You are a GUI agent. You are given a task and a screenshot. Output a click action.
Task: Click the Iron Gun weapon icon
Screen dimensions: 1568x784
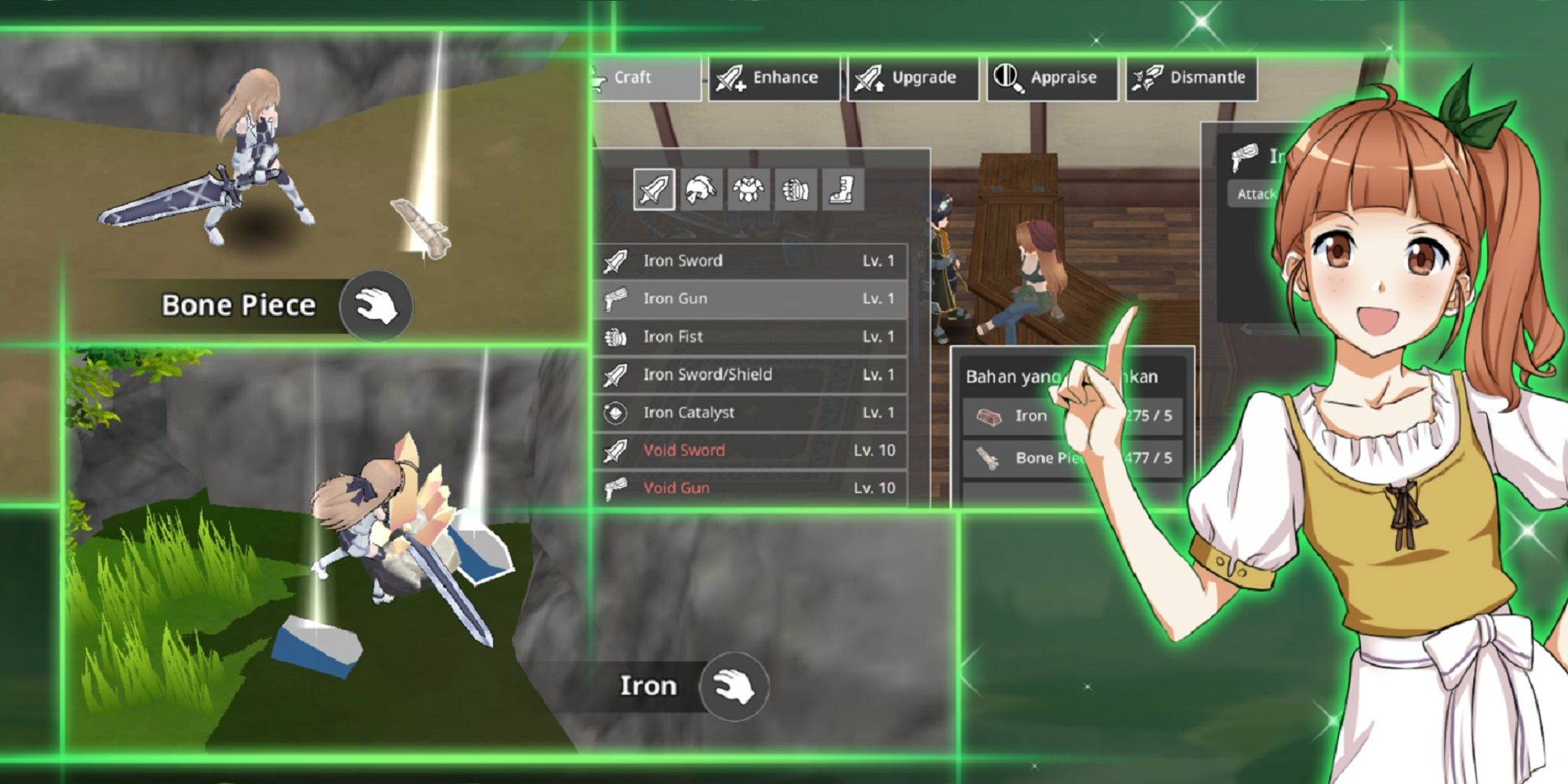pos(619,299)
